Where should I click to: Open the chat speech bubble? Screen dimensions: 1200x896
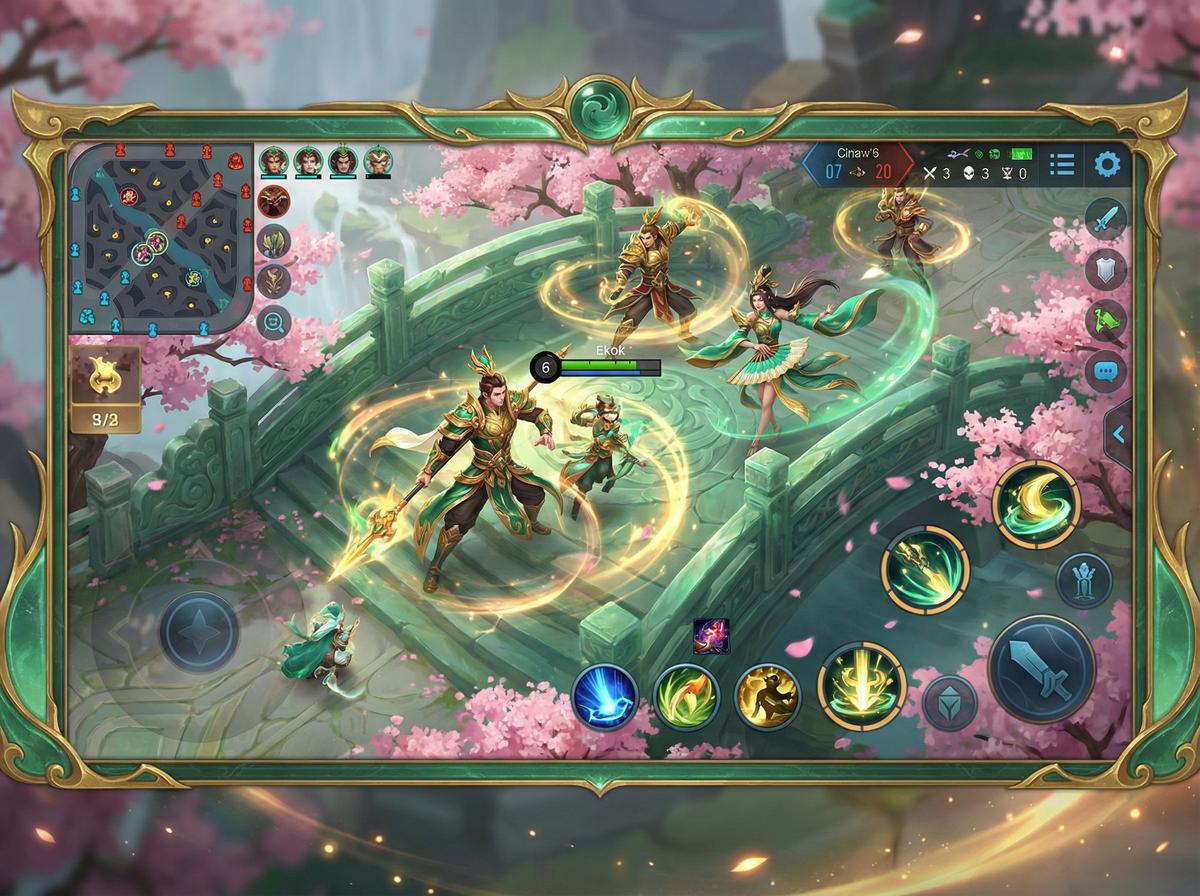click(1106, 371)
